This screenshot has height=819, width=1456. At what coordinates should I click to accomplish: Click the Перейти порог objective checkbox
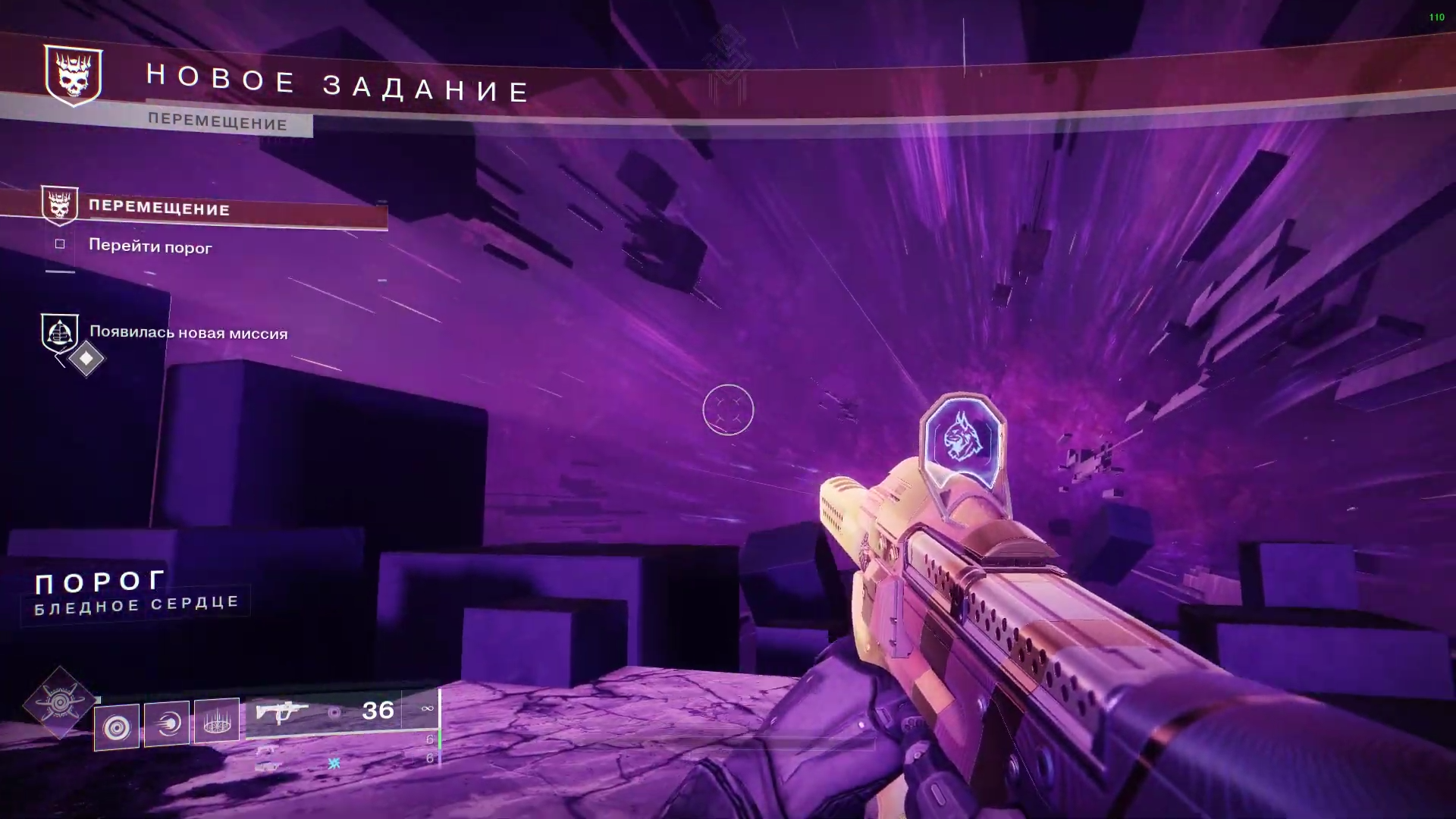point(60,244)
